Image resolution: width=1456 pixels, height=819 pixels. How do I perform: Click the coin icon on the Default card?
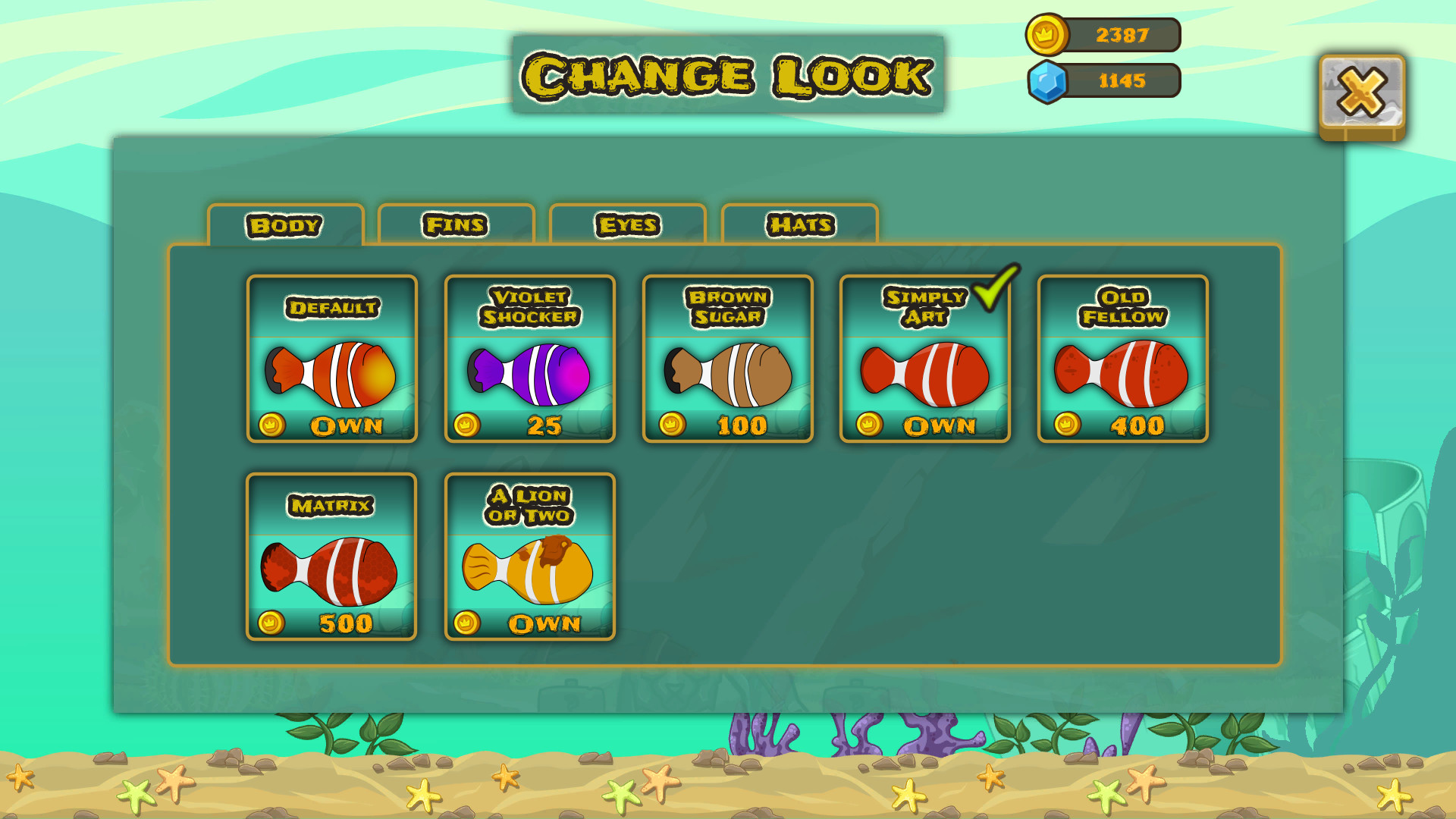(270, 426)
